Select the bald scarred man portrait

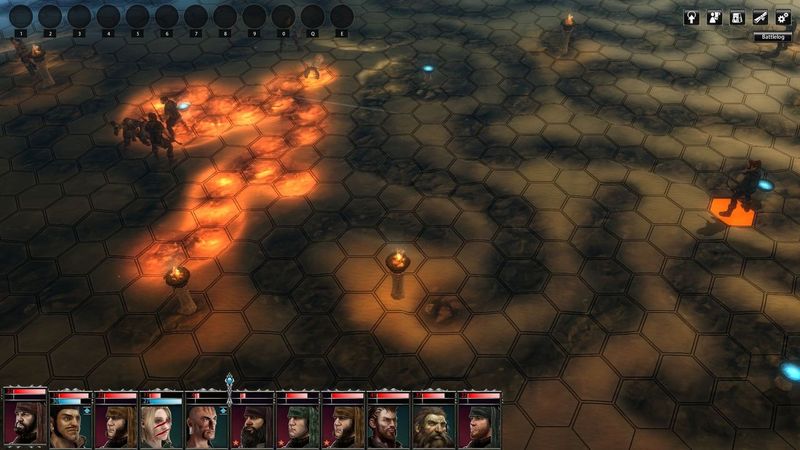pos(207,424)
